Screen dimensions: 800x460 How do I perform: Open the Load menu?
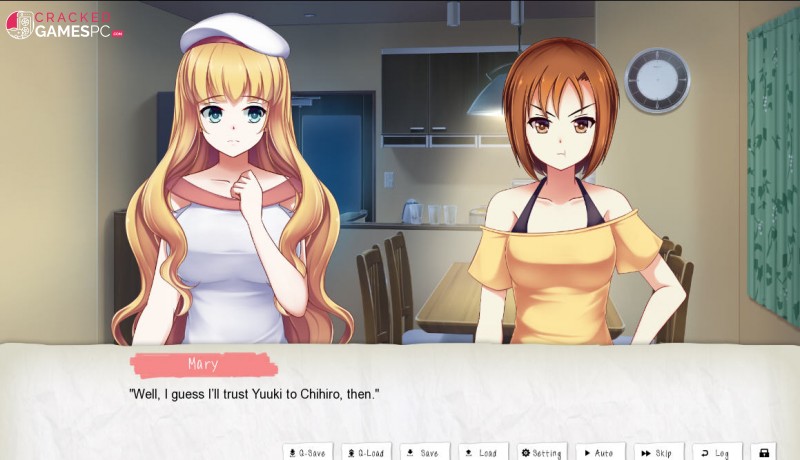tap(483, 452)
